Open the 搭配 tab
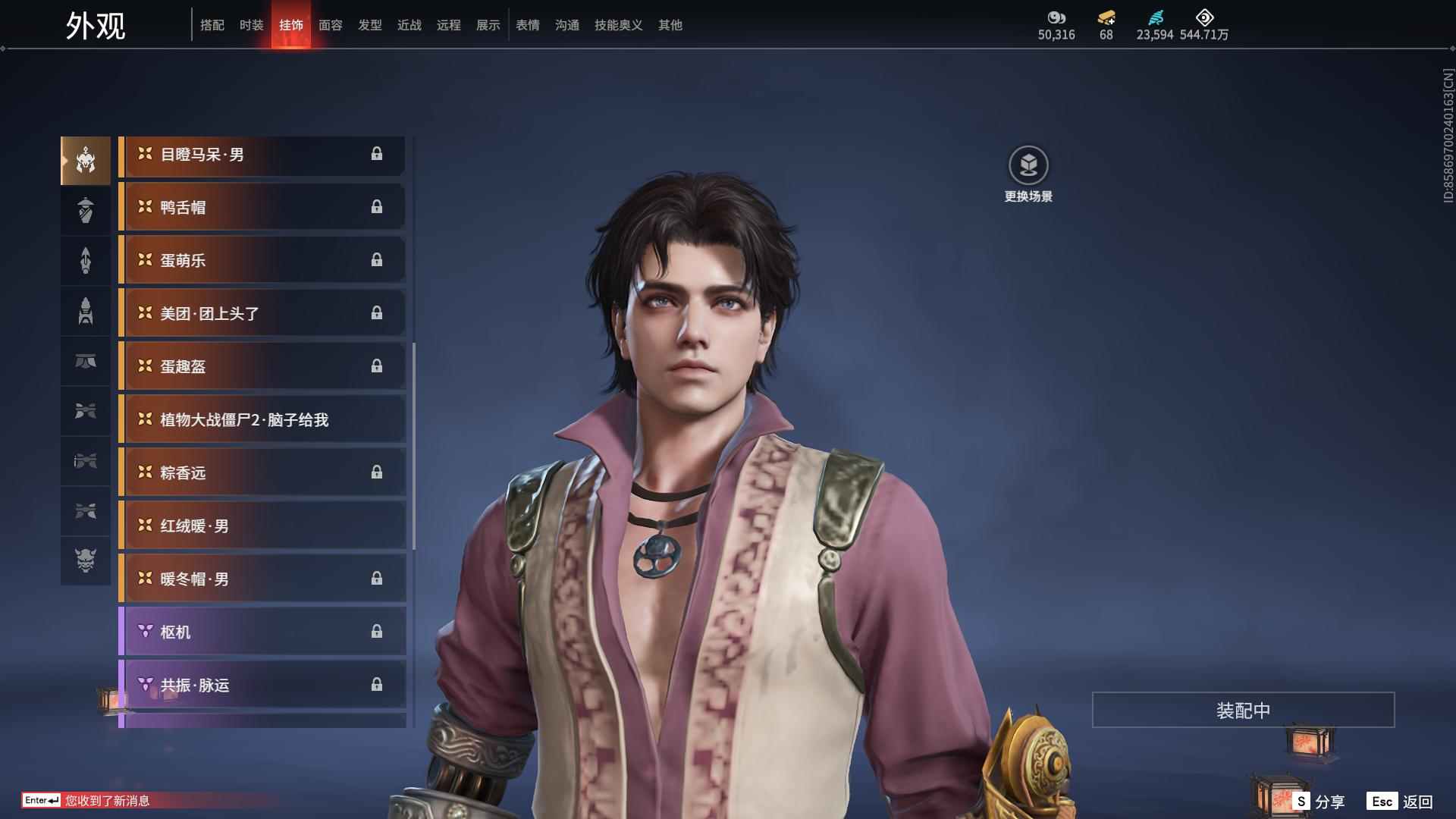The width and height of the screenshot is (1456, 819). coord(212,25)
